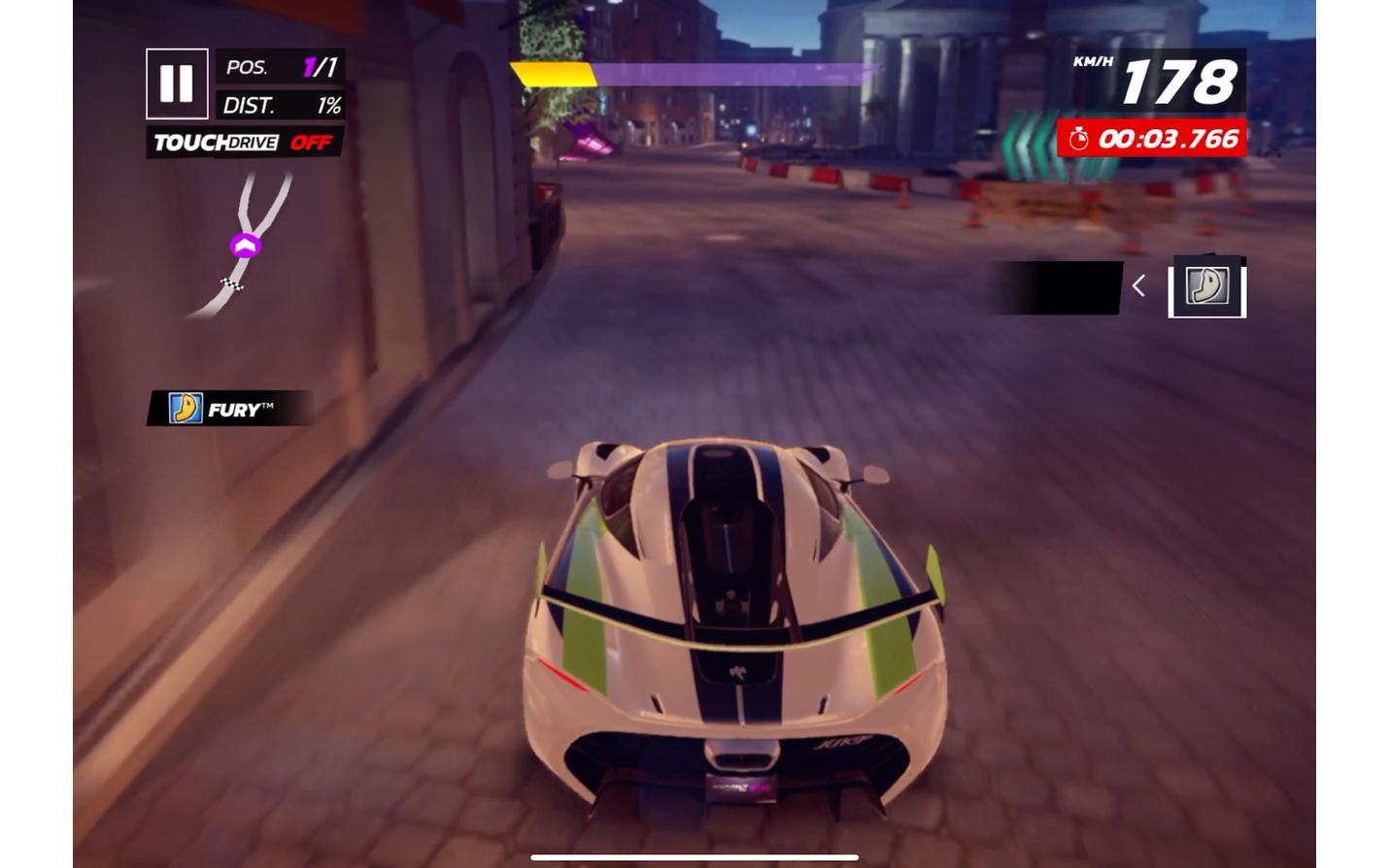Screen dimensions: 1389x868
Task: Pause the race
Action: pyautogui.click(x=177, y=83)
